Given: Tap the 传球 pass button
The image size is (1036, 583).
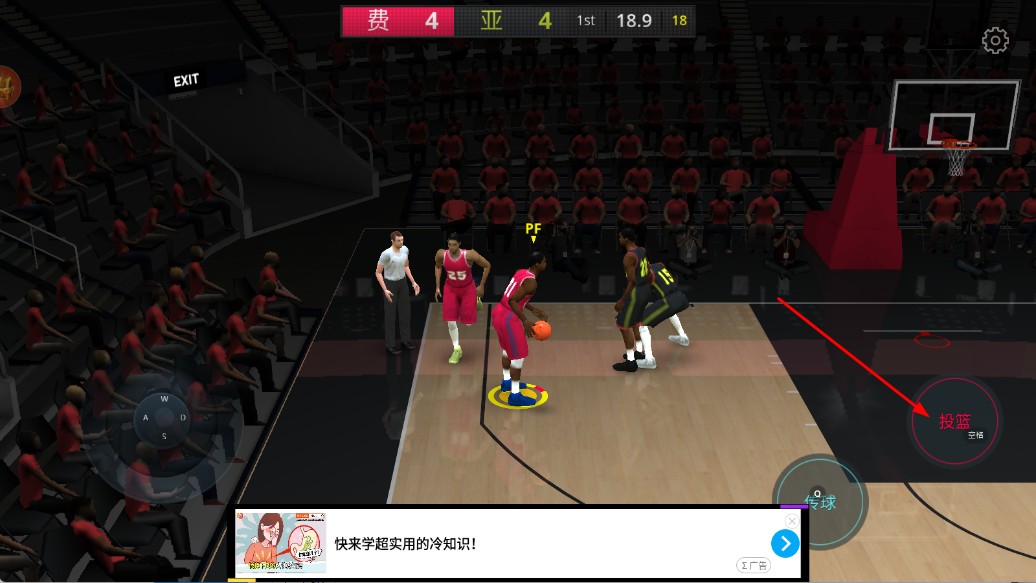Looking at the screenshot, I should pos(820,502).
